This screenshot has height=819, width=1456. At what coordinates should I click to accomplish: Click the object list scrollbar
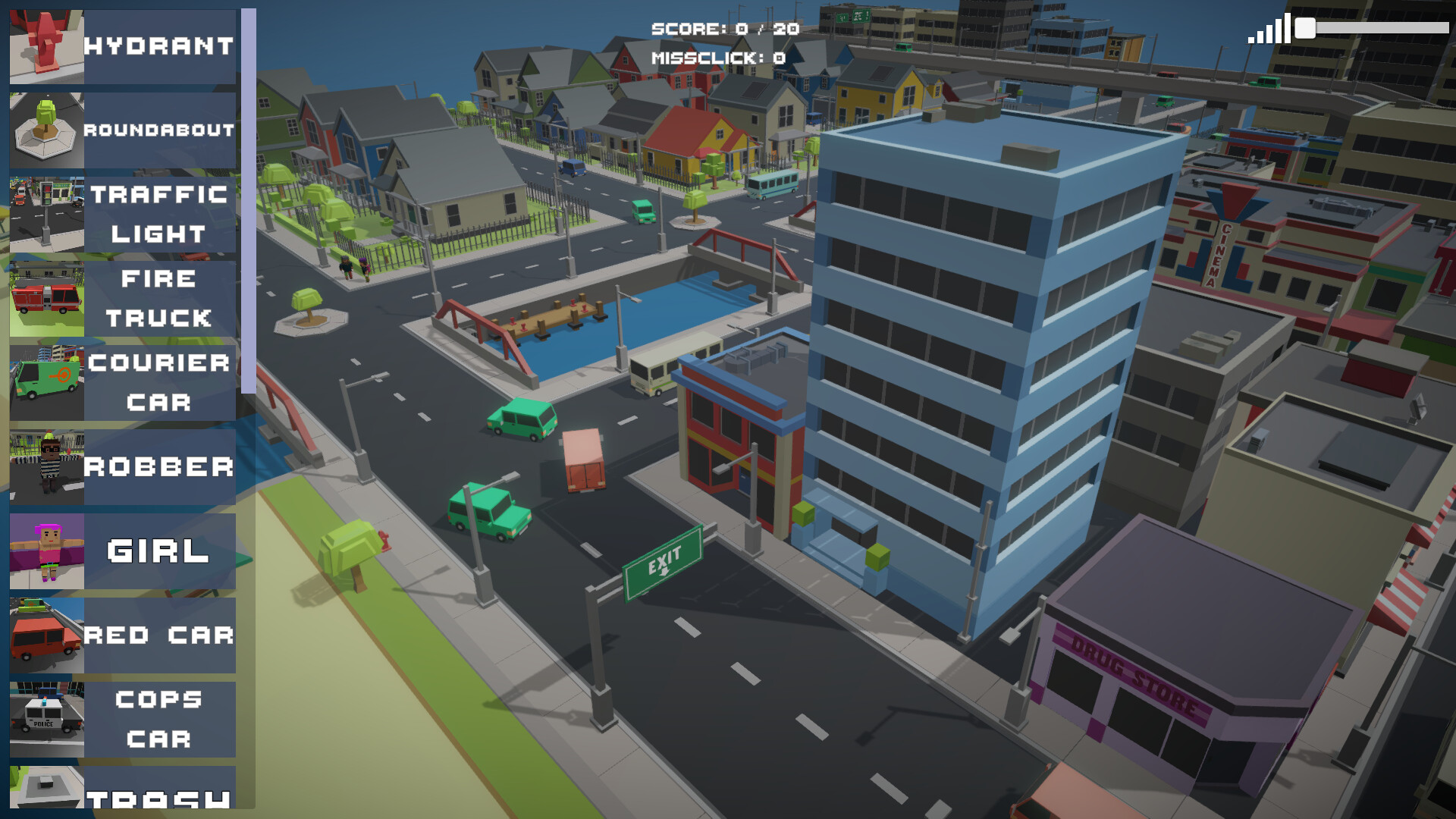(248, 201)
